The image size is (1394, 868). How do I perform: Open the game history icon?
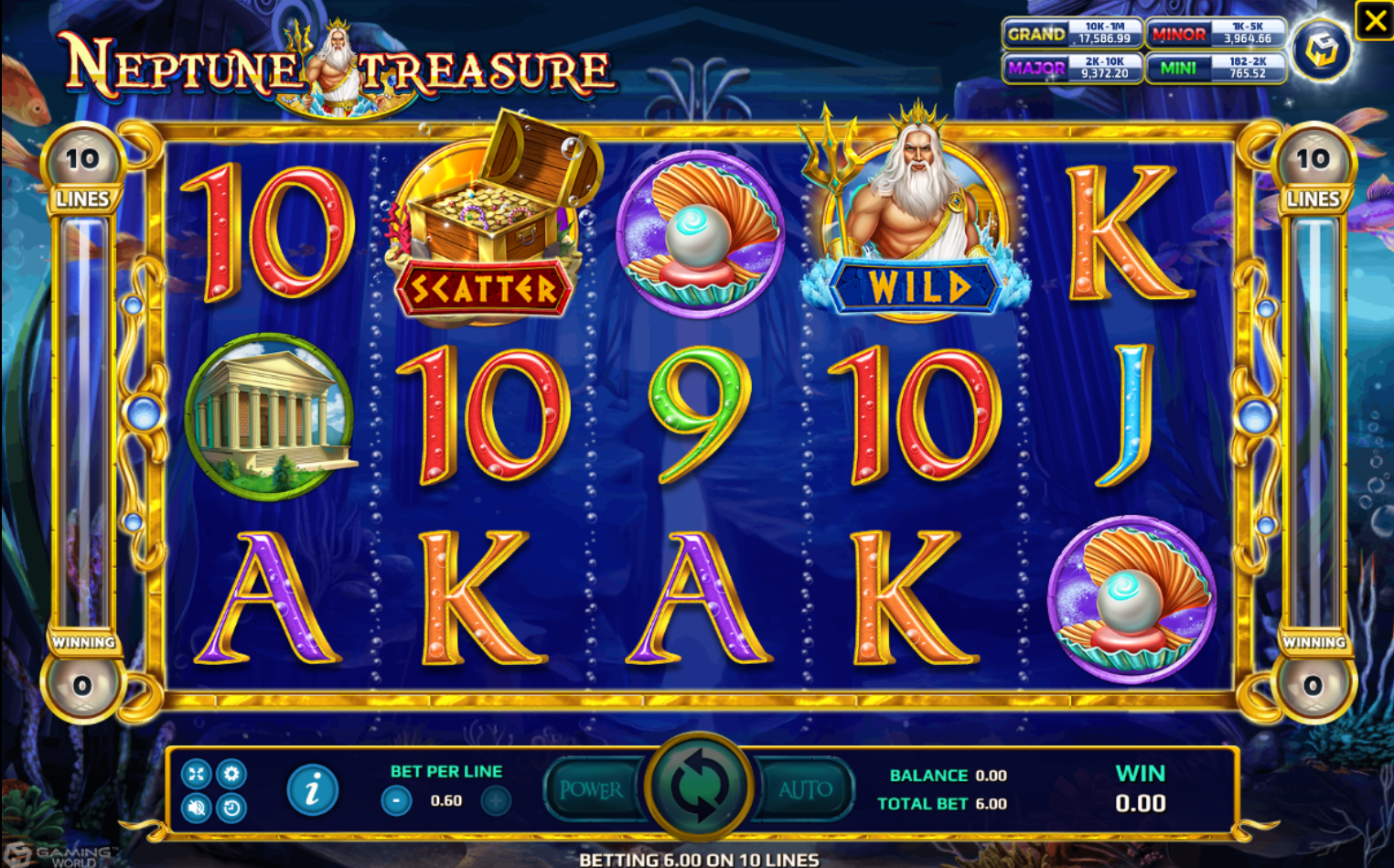click(231, 809)
